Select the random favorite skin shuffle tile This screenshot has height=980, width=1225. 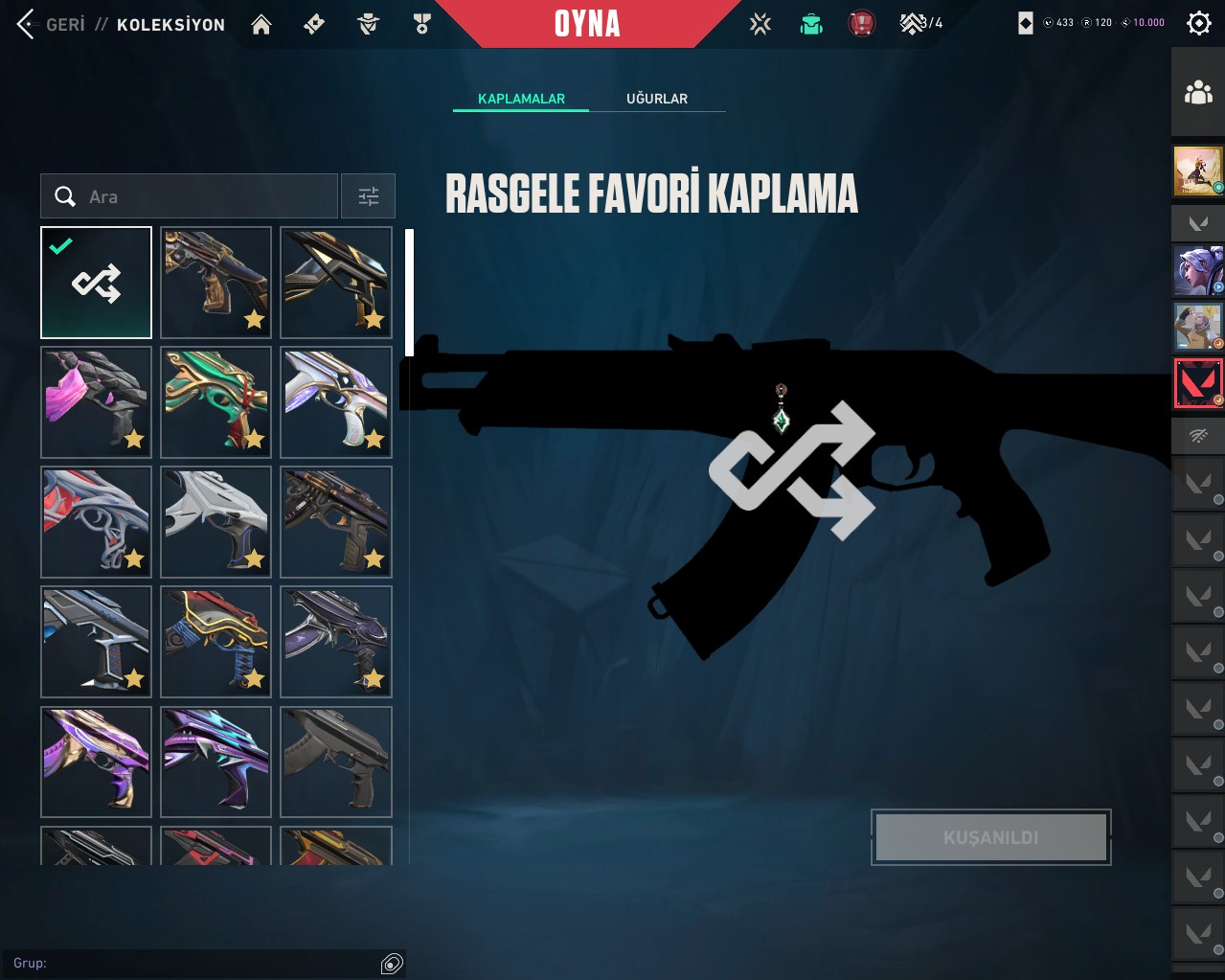(x=97, y=283)
